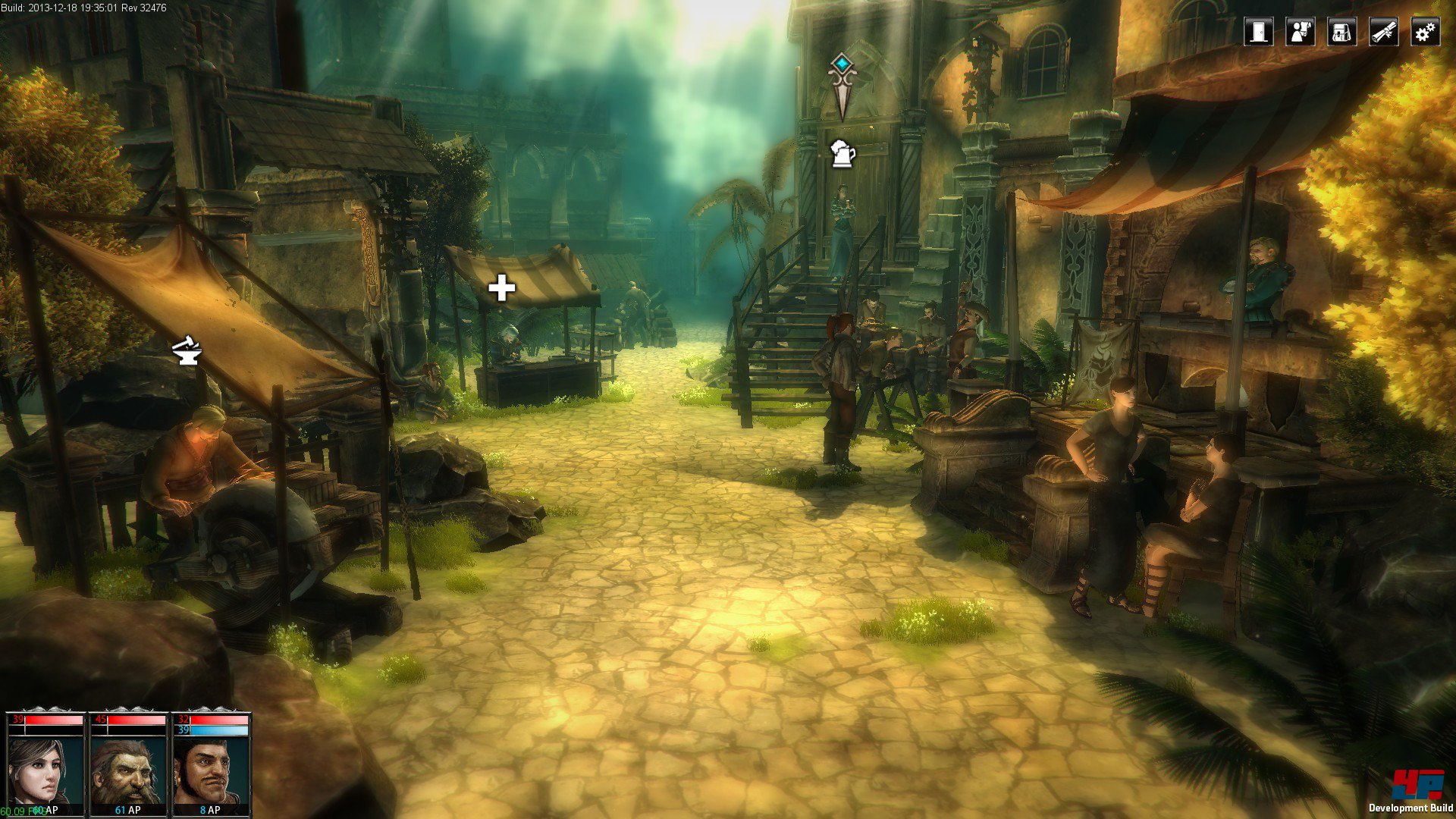Open settings with the gears icon
Screen dimensions: 1456x819
pos(1426,32)
